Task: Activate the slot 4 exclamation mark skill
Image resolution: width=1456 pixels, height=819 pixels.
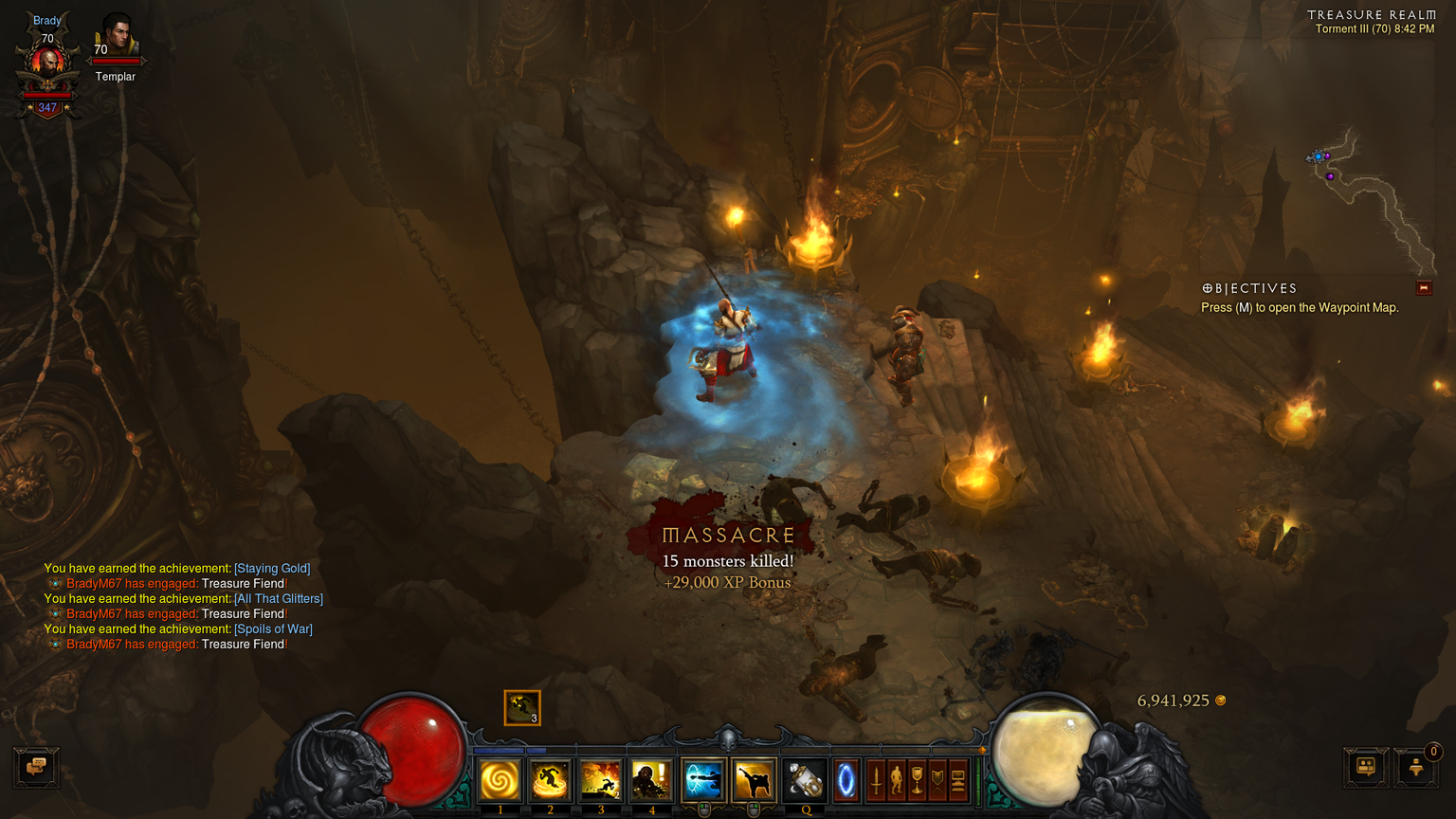Action: click(x=651, y=780)
